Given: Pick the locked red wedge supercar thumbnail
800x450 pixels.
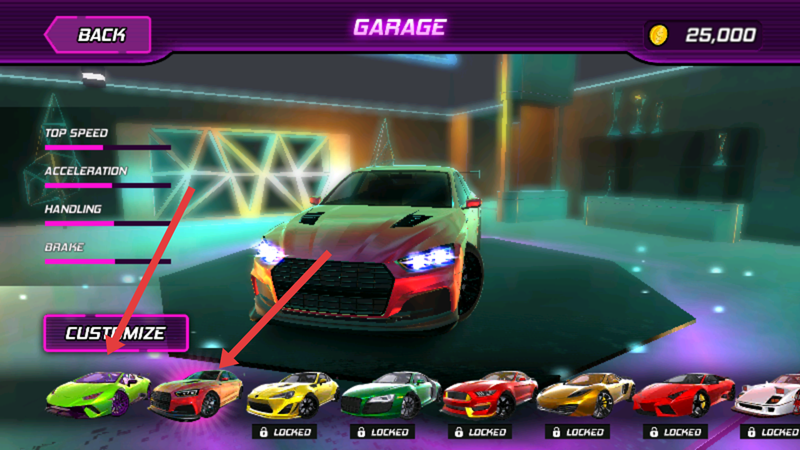Looking at the screenshot, I should 682,393.
